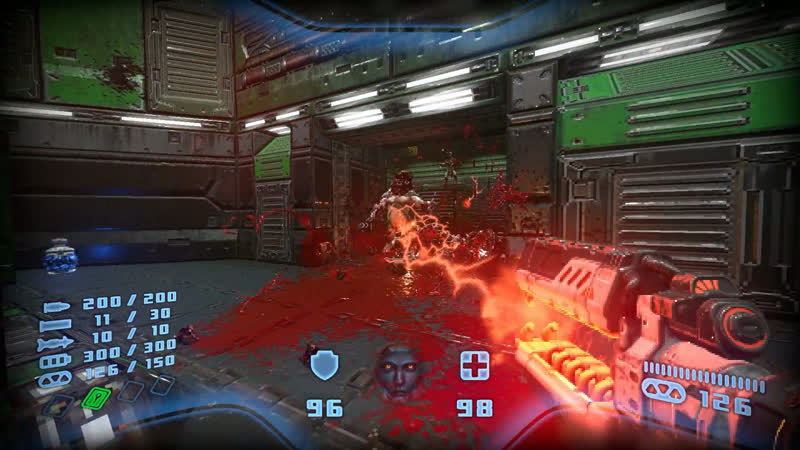The width and height of the screenshot is (800, 450).
Task: Click the armor shield icon
Action: (325, 365)
